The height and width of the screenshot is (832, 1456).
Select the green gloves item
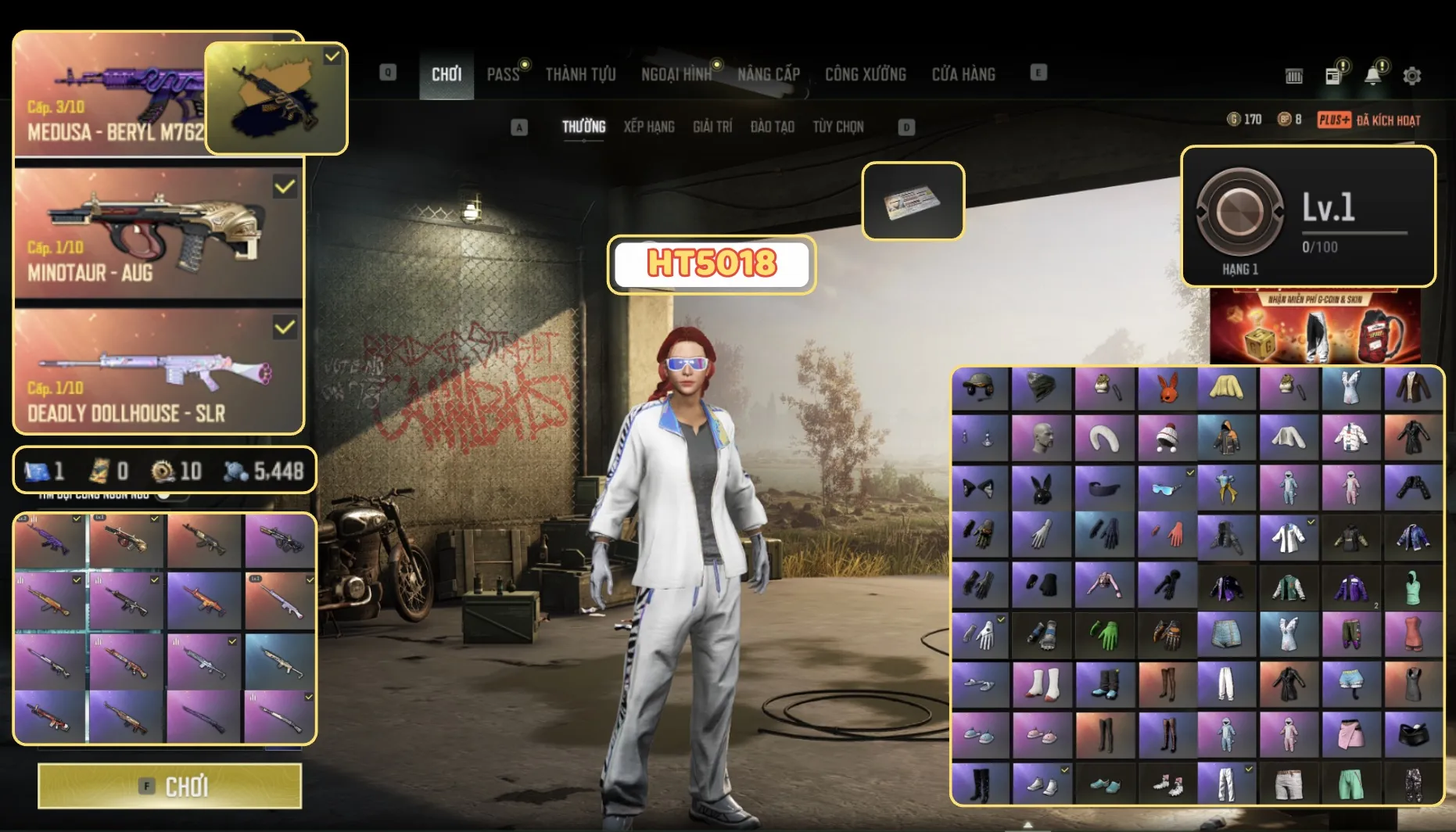coord(1103,634)
